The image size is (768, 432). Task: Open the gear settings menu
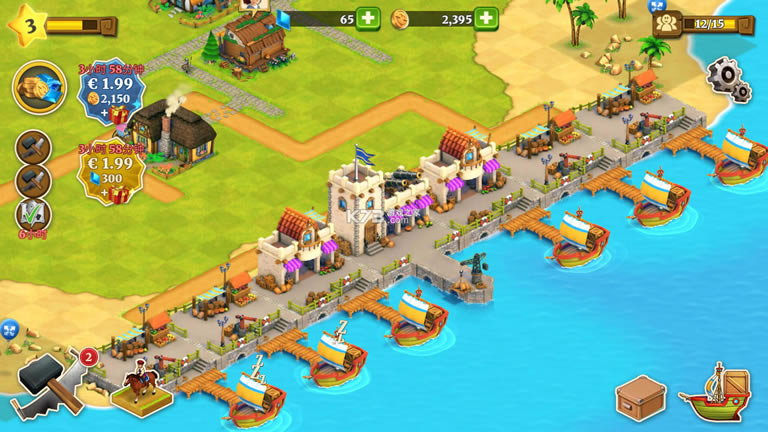pos(728,78)
